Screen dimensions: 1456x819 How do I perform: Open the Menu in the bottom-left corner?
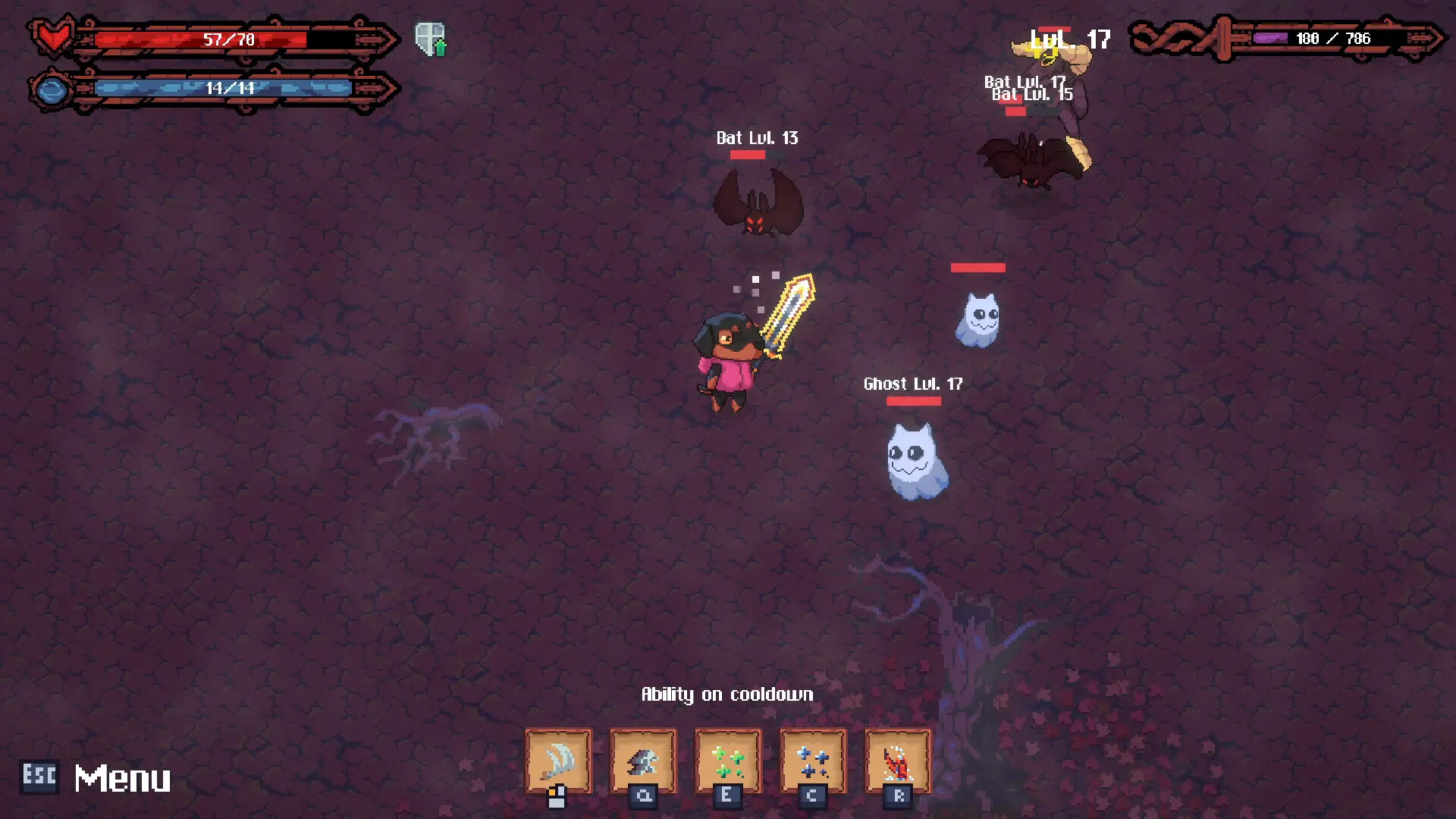[x=122, y=777]
